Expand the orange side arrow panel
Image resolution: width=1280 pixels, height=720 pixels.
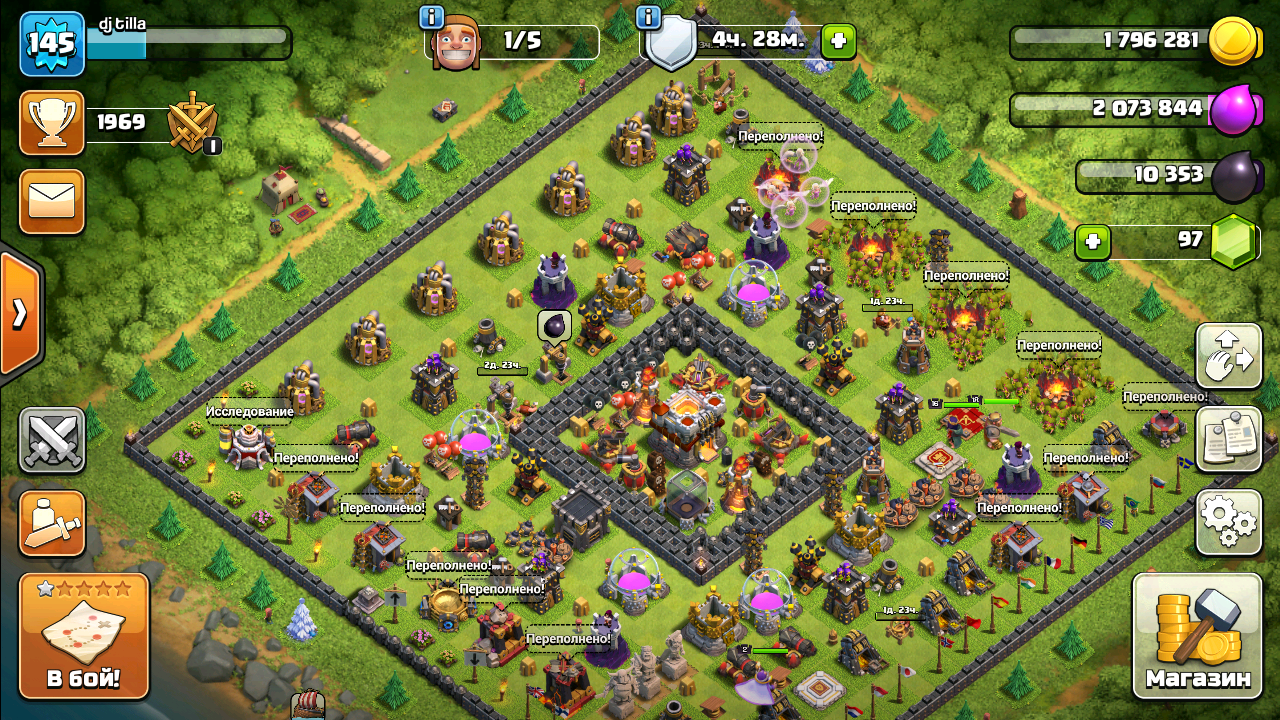[19, 313]
